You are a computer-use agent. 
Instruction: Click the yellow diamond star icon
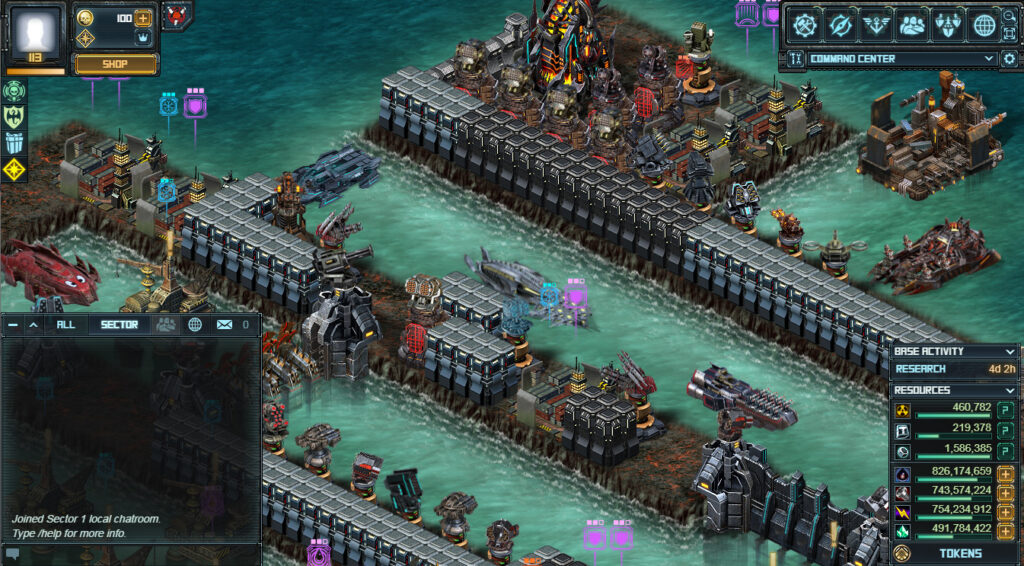pos(13,169)
